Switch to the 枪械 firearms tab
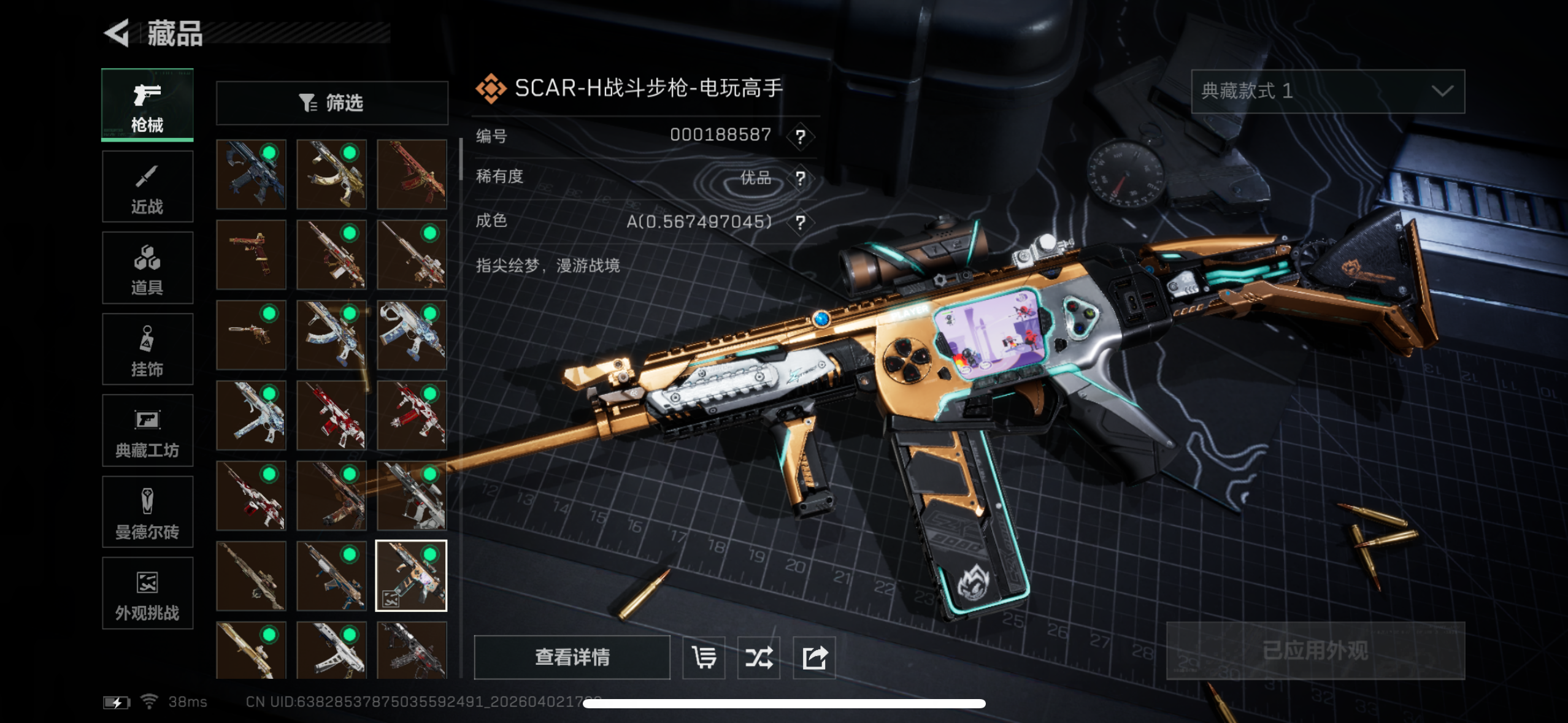Viewport: 1568px width, 723px height. tap(147, 105)
